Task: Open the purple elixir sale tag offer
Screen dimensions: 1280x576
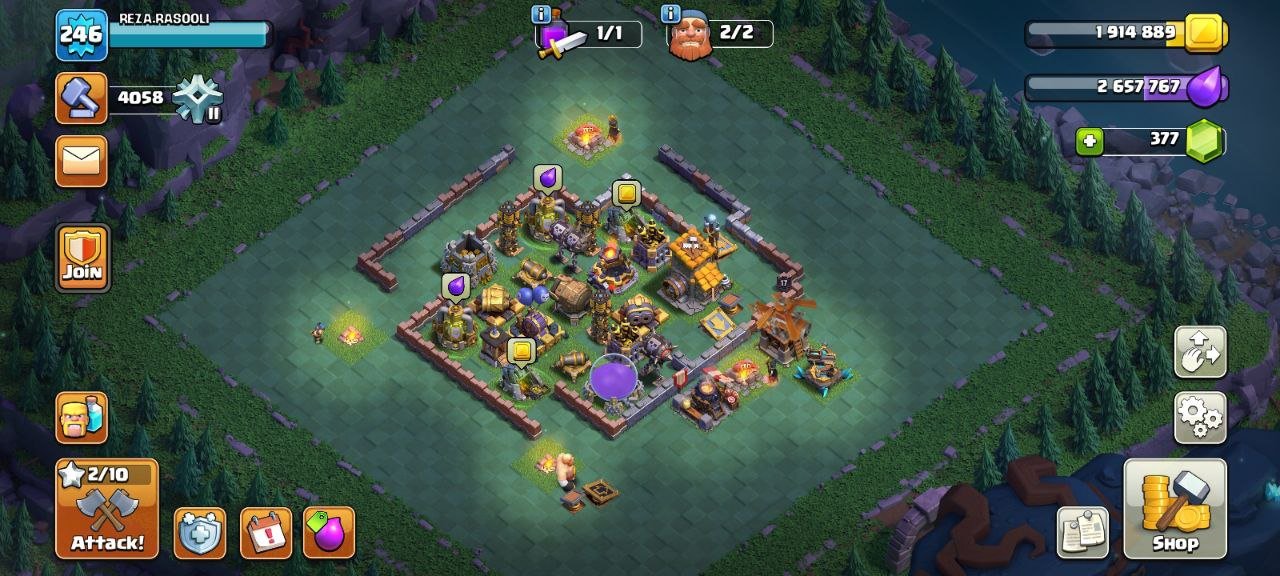Action: [329, 533]
